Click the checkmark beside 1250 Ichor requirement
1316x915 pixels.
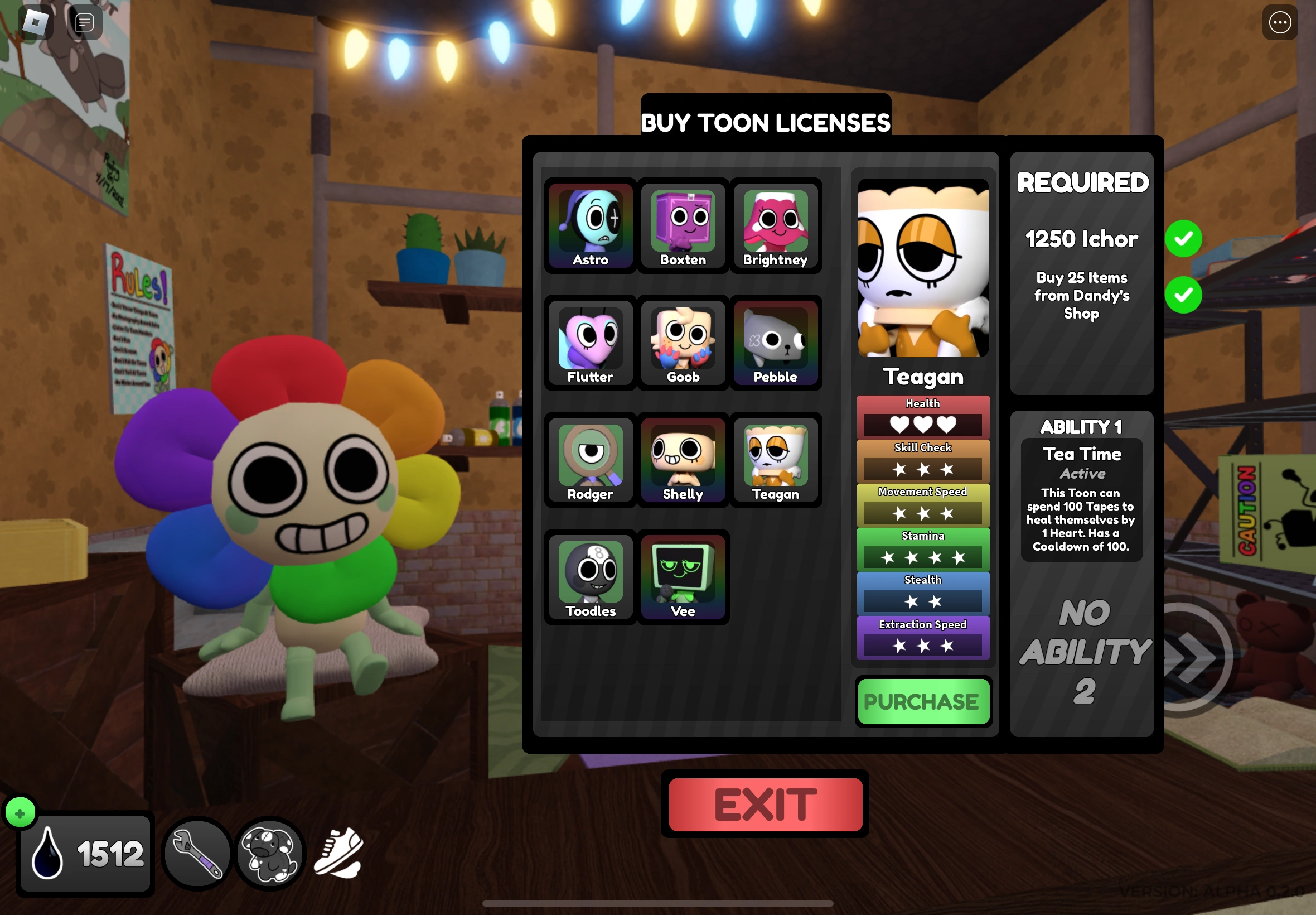(x=1184, y=238)
